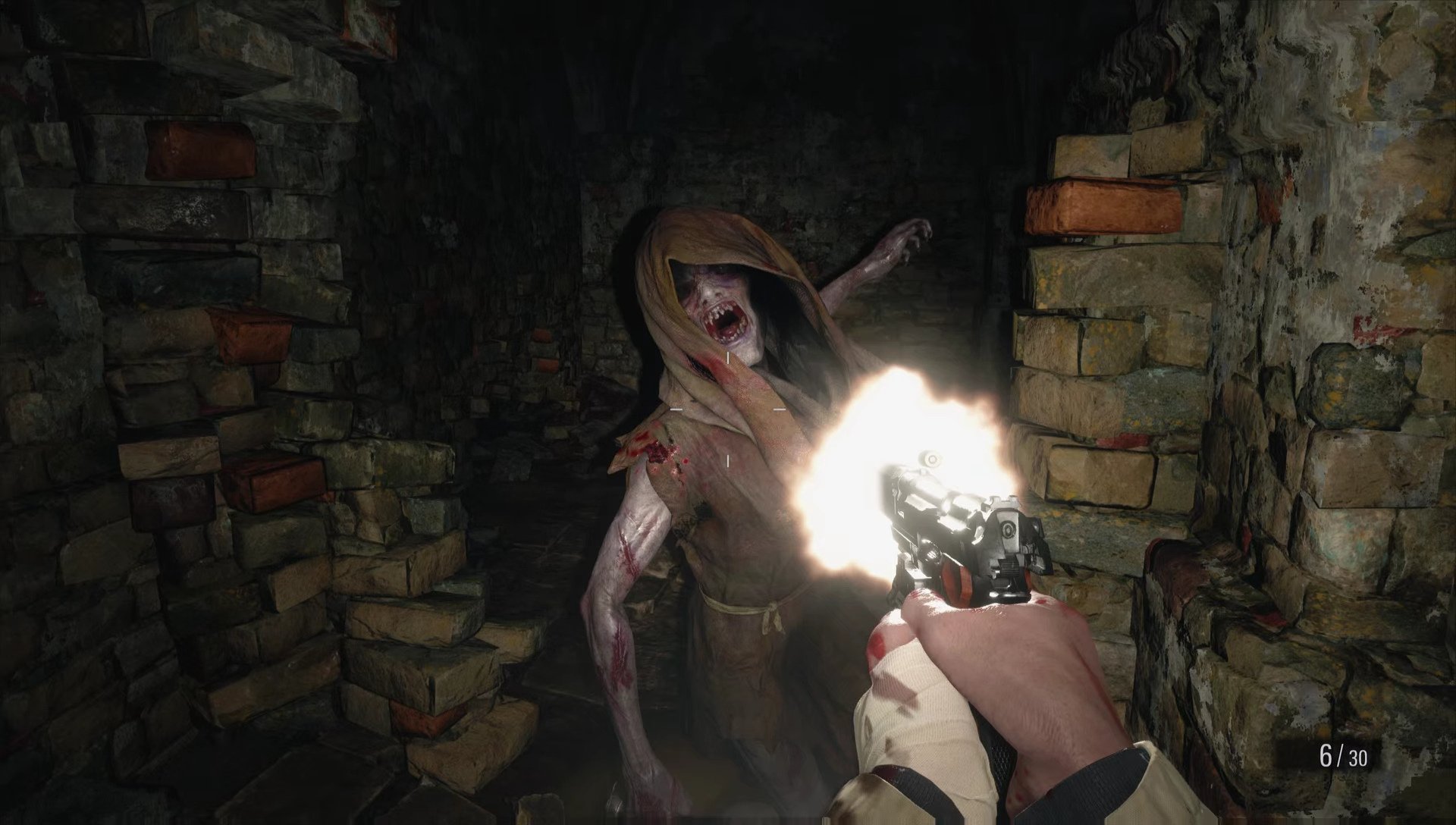Click the reticle's left tick mark
The image size is (1456, 825).
[676, 409]
